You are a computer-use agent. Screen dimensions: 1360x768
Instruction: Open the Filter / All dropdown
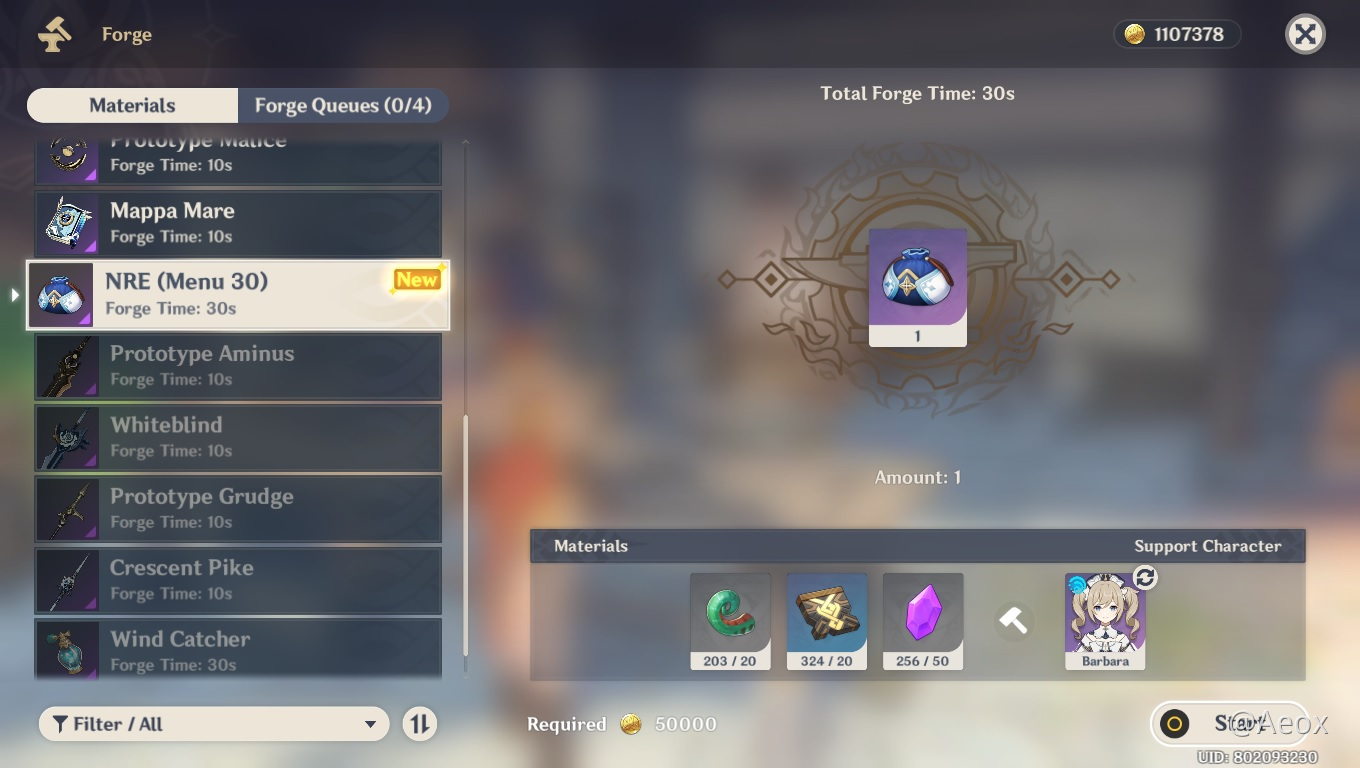(213, 723)
